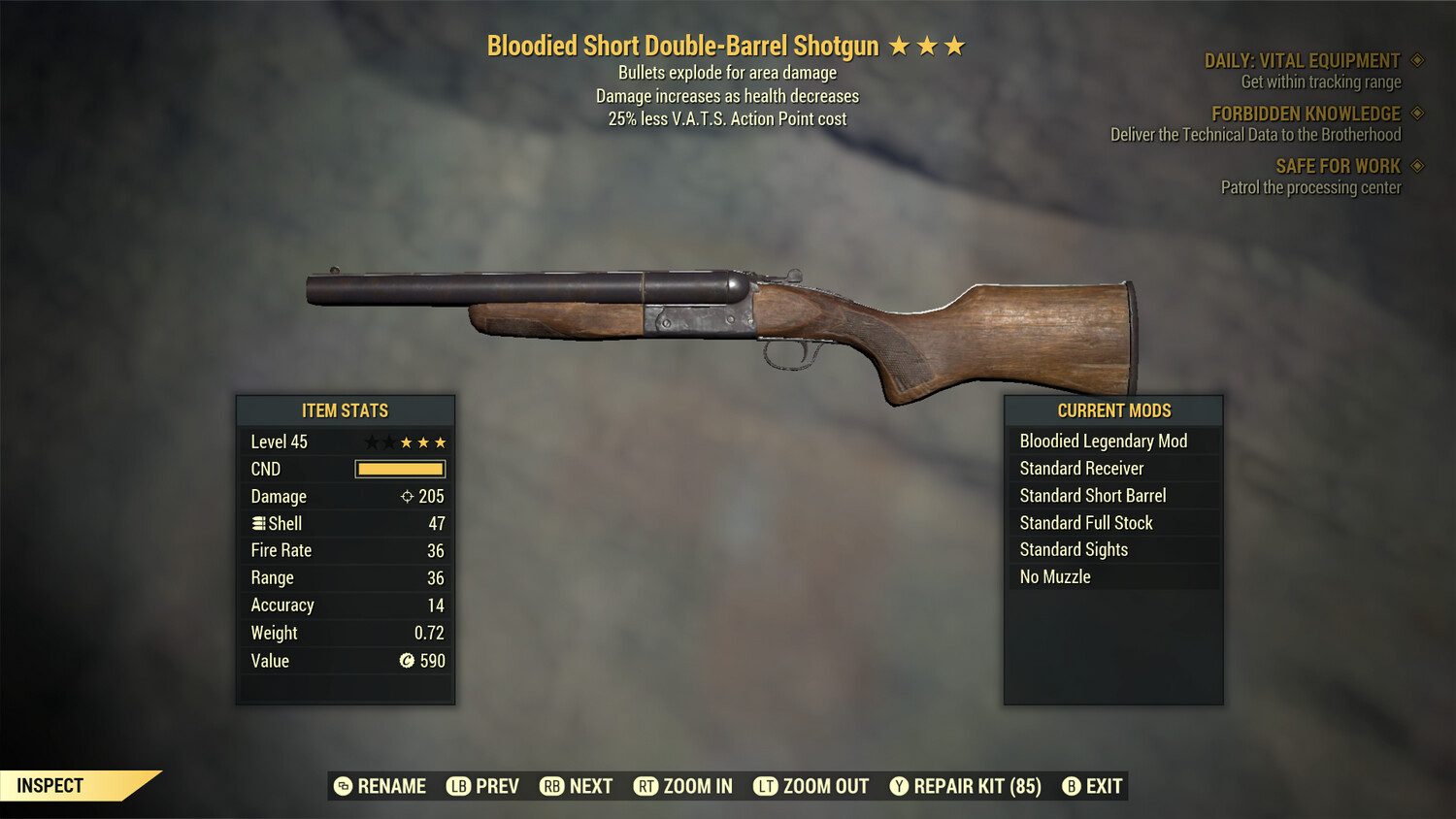Click the RB chevron icon for Next
The image size is (1456, 819).
point(551,786)
